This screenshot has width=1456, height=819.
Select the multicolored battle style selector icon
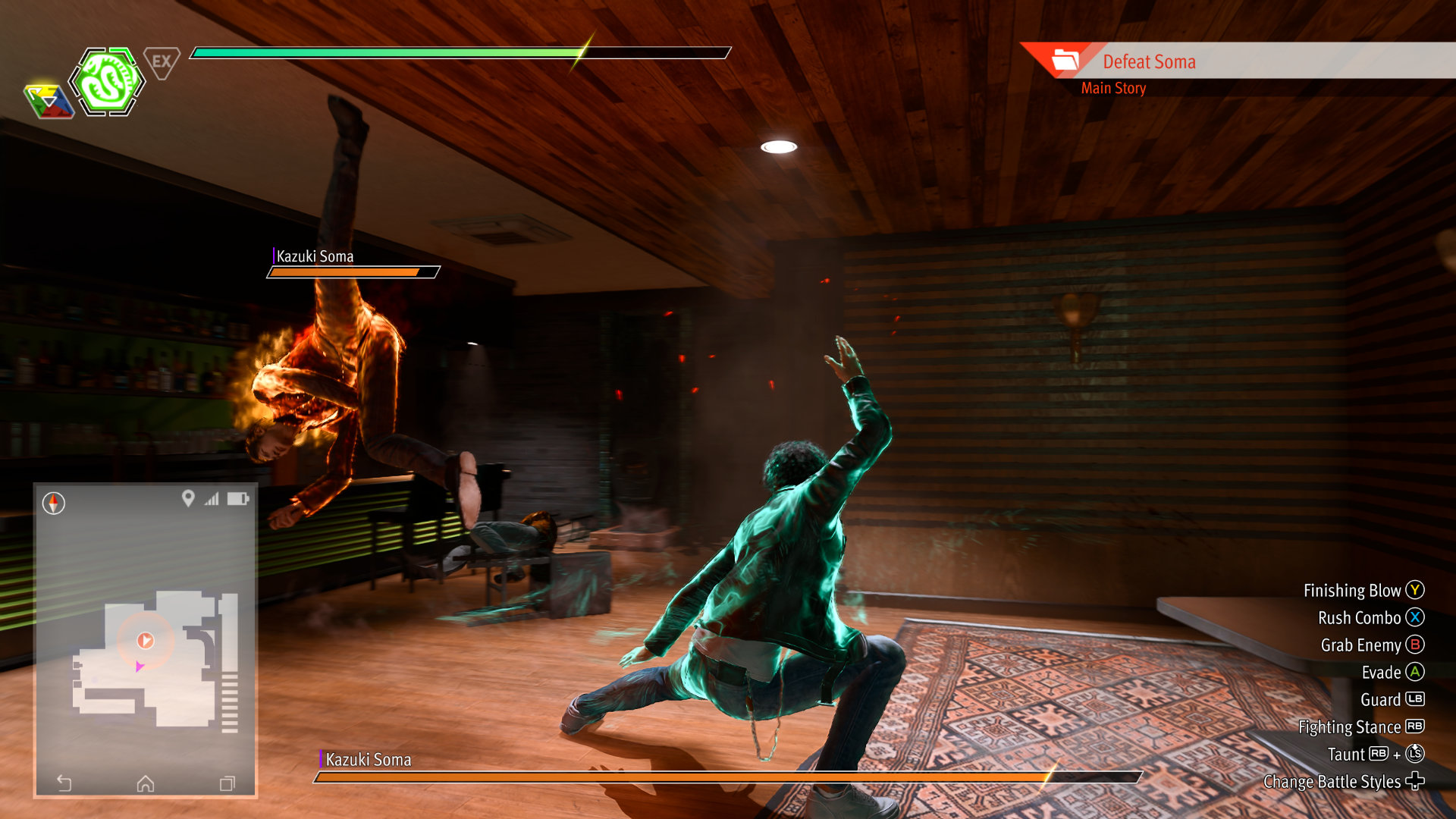[x=49, y=102]
